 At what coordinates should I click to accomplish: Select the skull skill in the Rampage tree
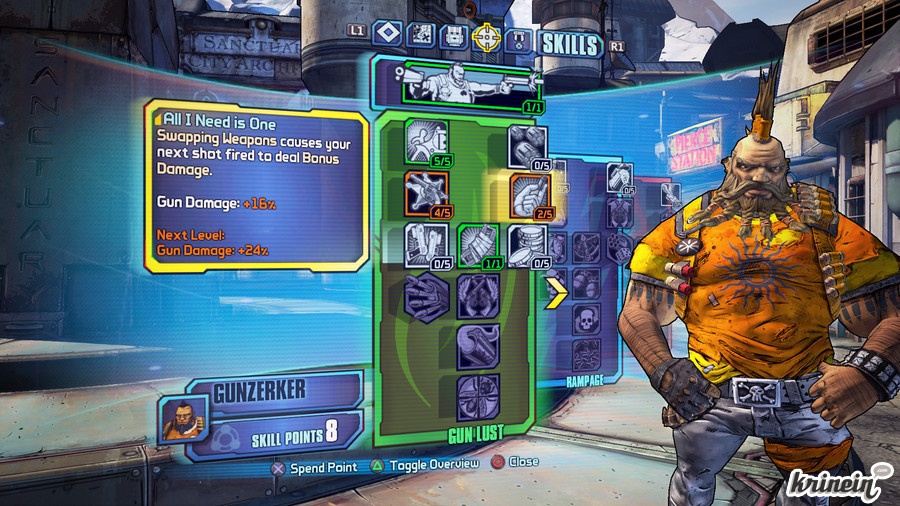(x=586, y=320)
